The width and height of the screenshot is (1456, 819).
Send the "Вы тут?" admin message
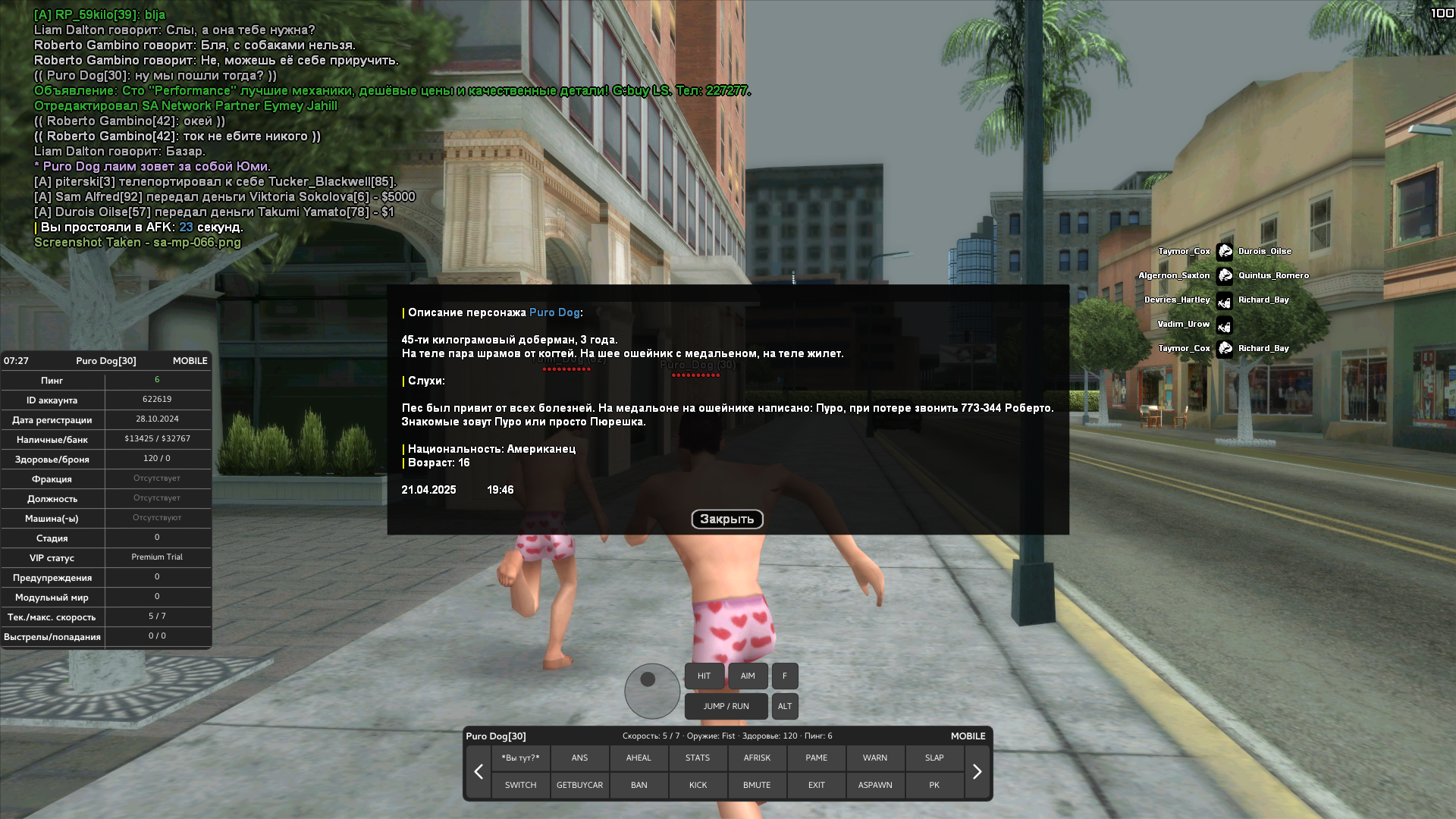point(520,758)
